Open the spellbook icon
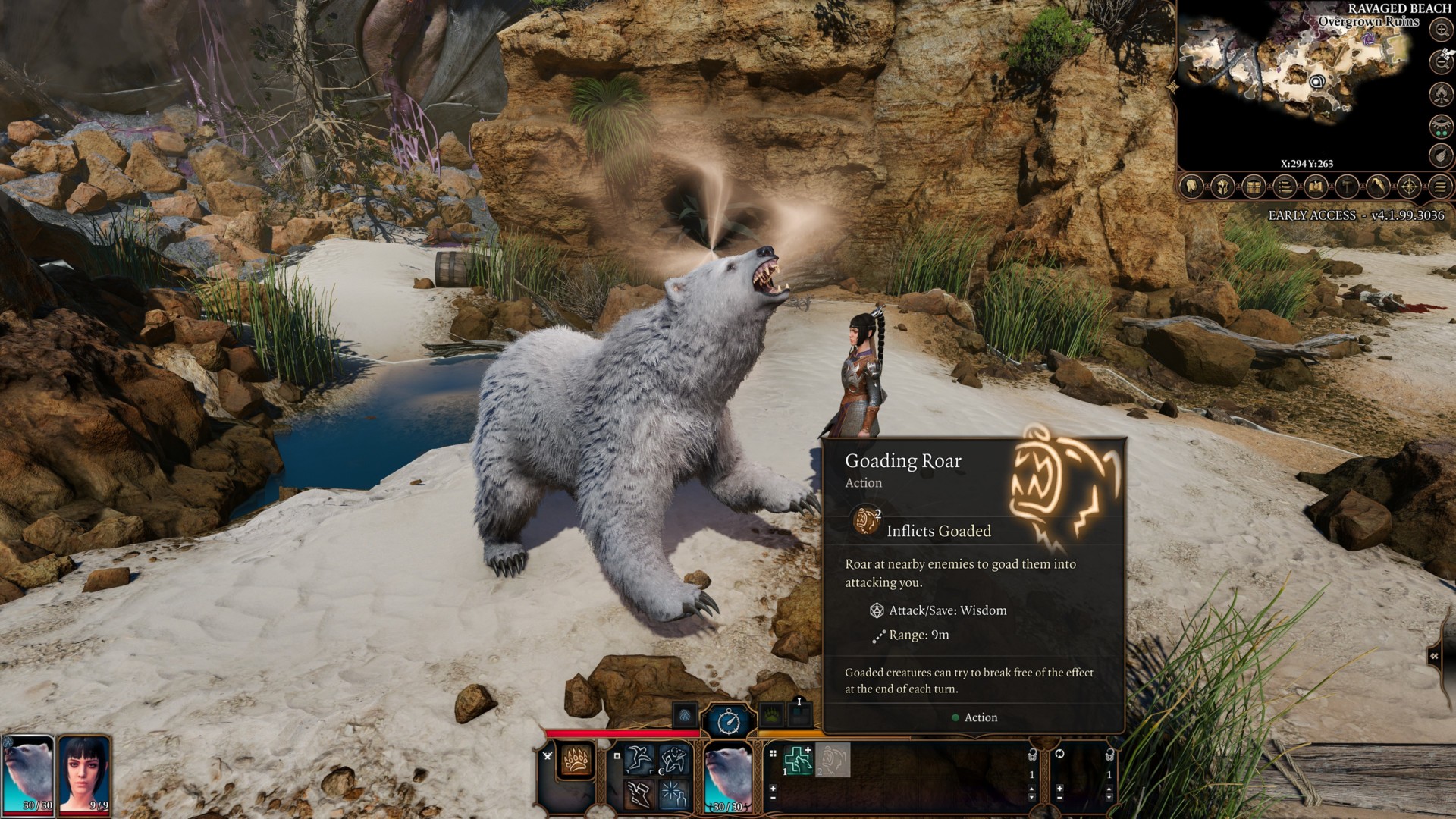Image resolution: width=1456 pixels, height=819 pixels. coord(1316,187)
